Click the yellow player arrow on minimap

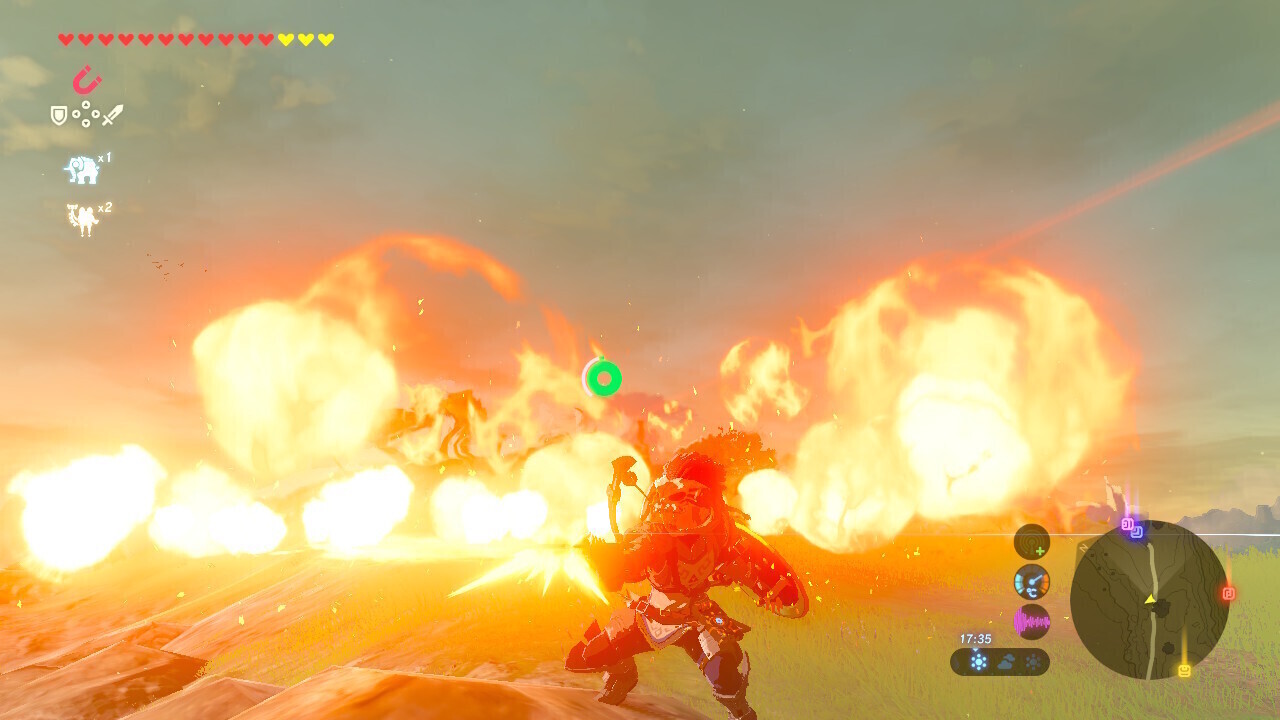(1150, 599)
